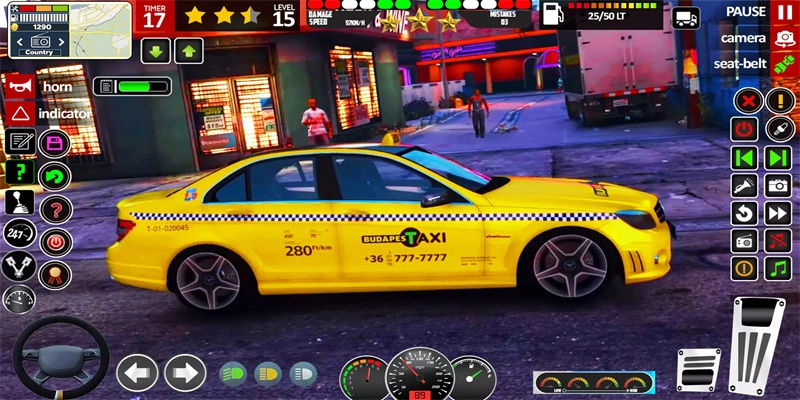Take a screenshot with the camera icon
Image resolution: width=800 pixels, height=400 pixels.
778,185
